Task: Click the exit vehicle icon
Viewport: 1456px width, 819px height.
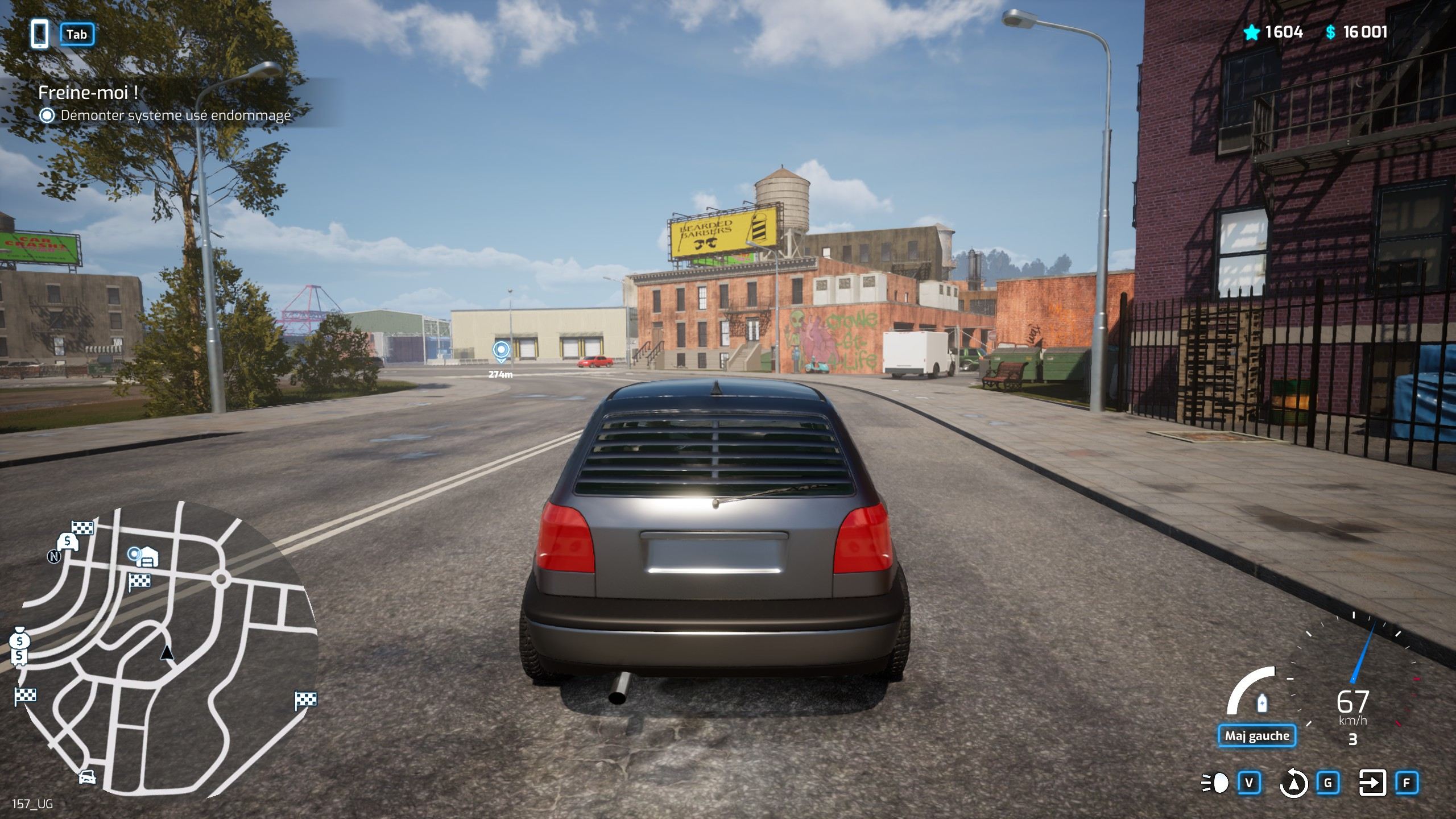Action: click(1372, 783)
